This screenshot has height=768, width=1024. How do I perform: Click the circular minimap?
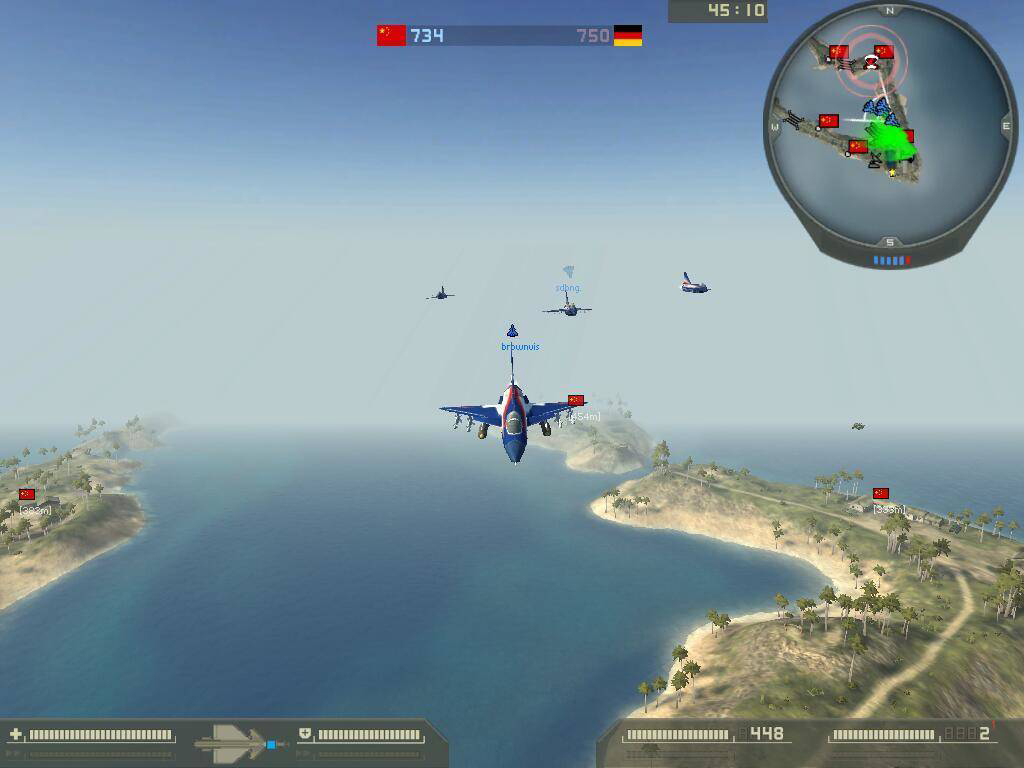point(889,127)
